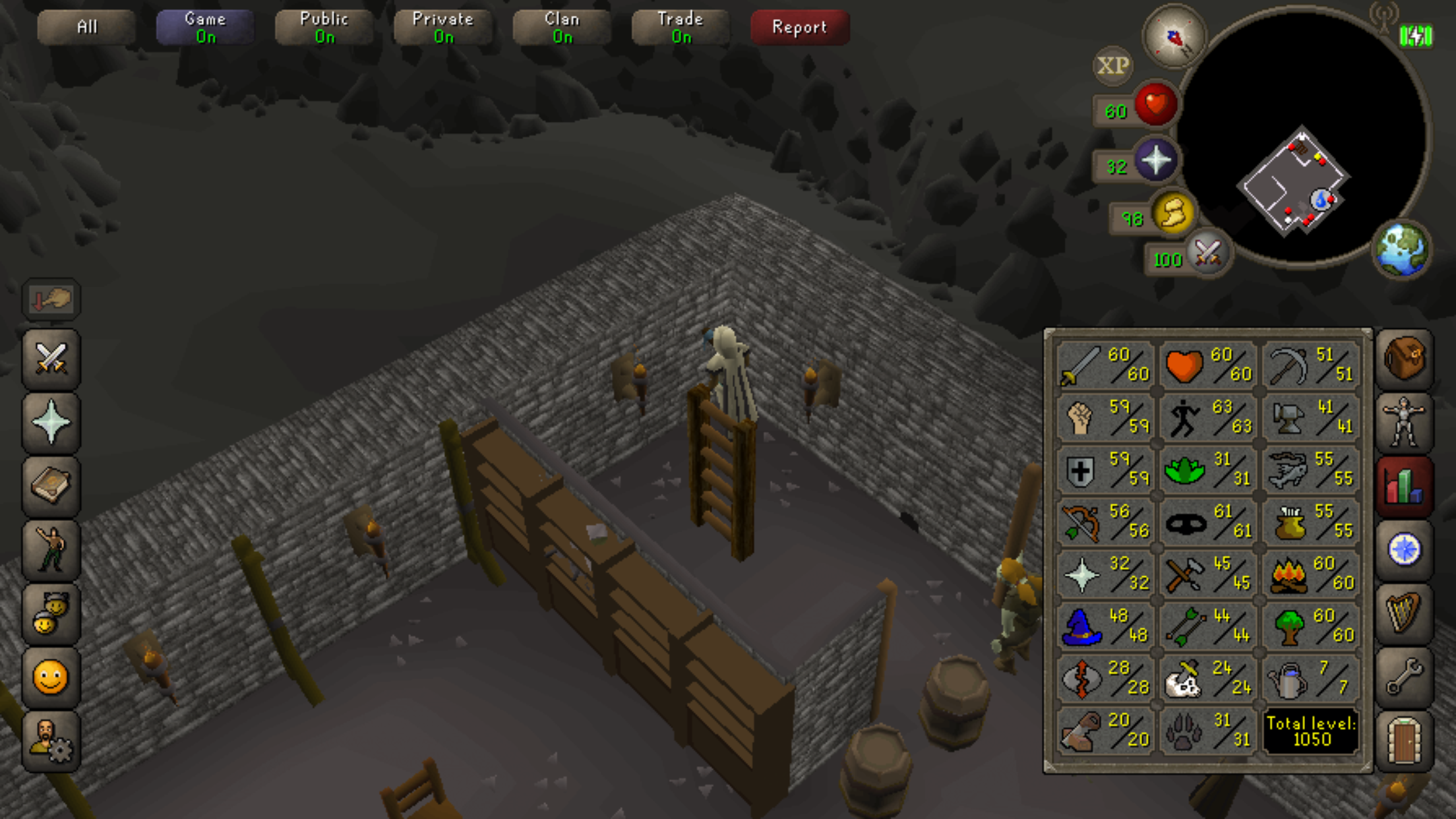Click the compass to face north
This screenshot has width=1456, height=819.
tap(1174, 38)
